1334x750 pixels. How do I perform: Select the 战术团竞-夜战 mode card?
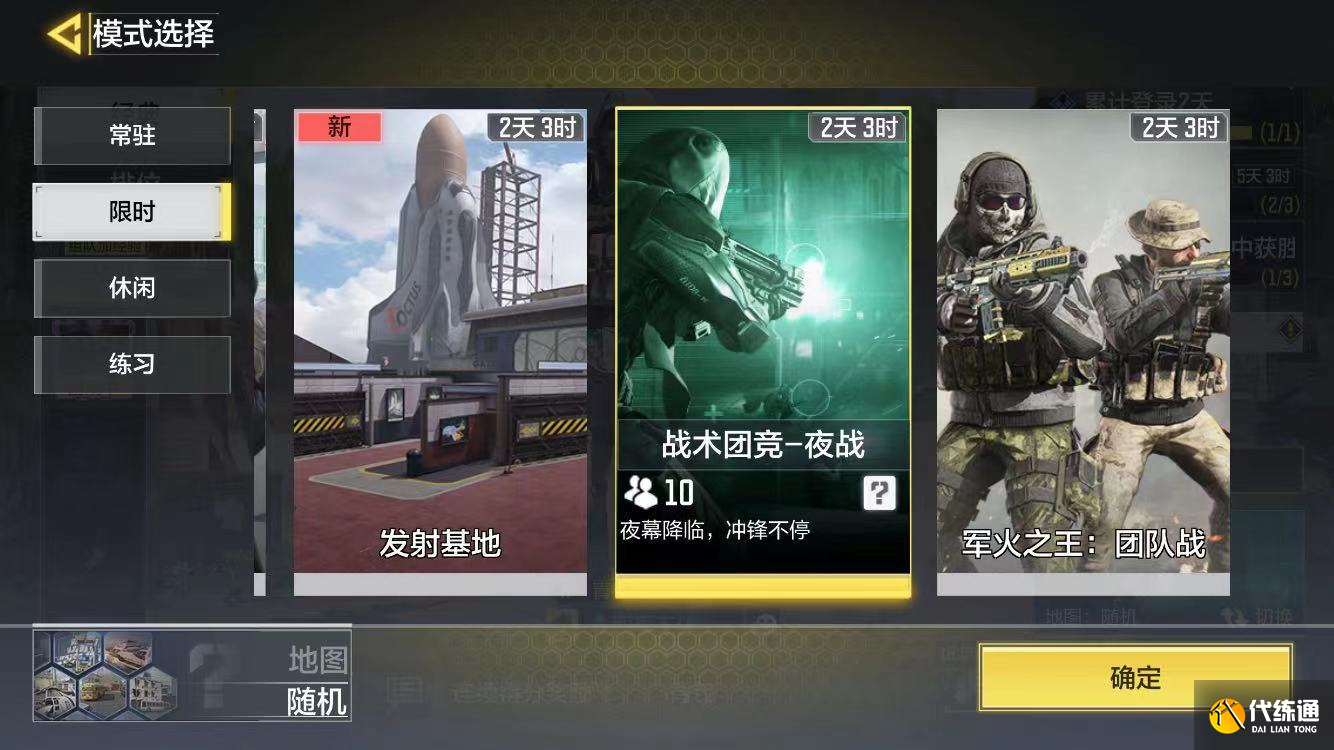763,280
